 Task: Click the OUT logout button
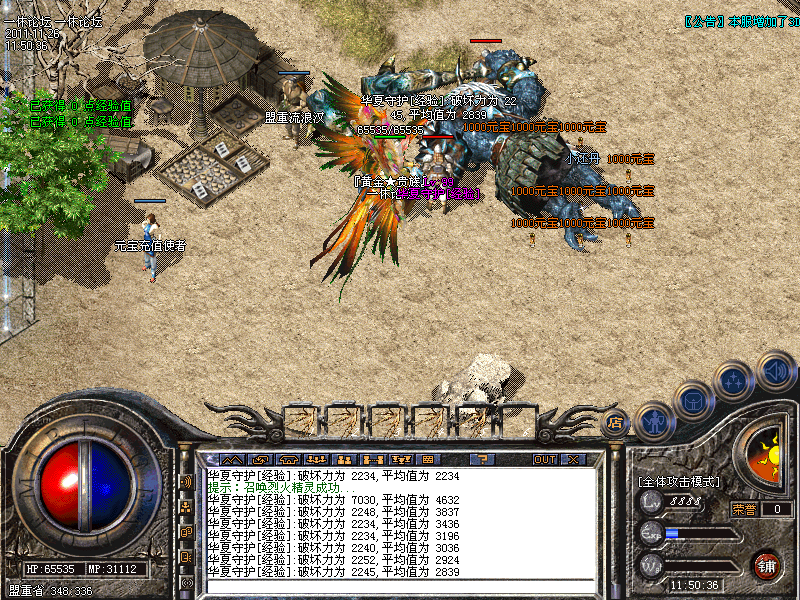[544, 460]
